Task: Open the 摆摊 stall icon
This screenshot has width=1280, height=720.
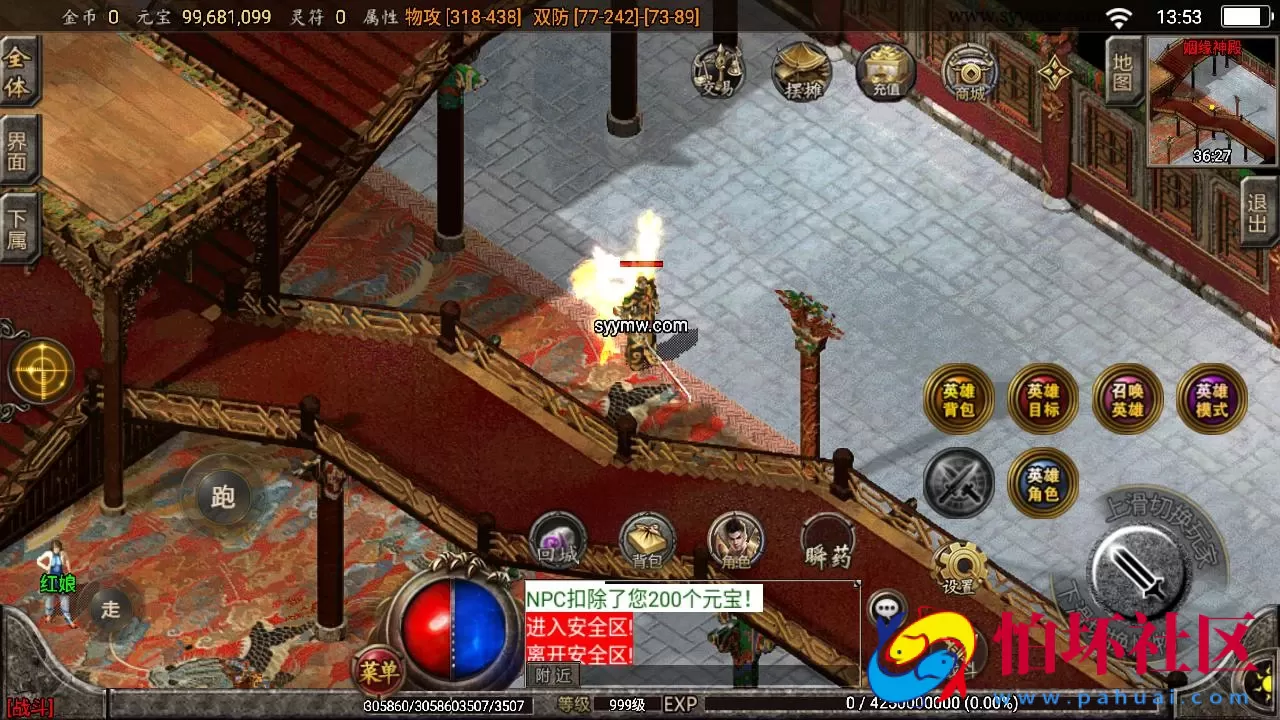Action: point(802,70)
